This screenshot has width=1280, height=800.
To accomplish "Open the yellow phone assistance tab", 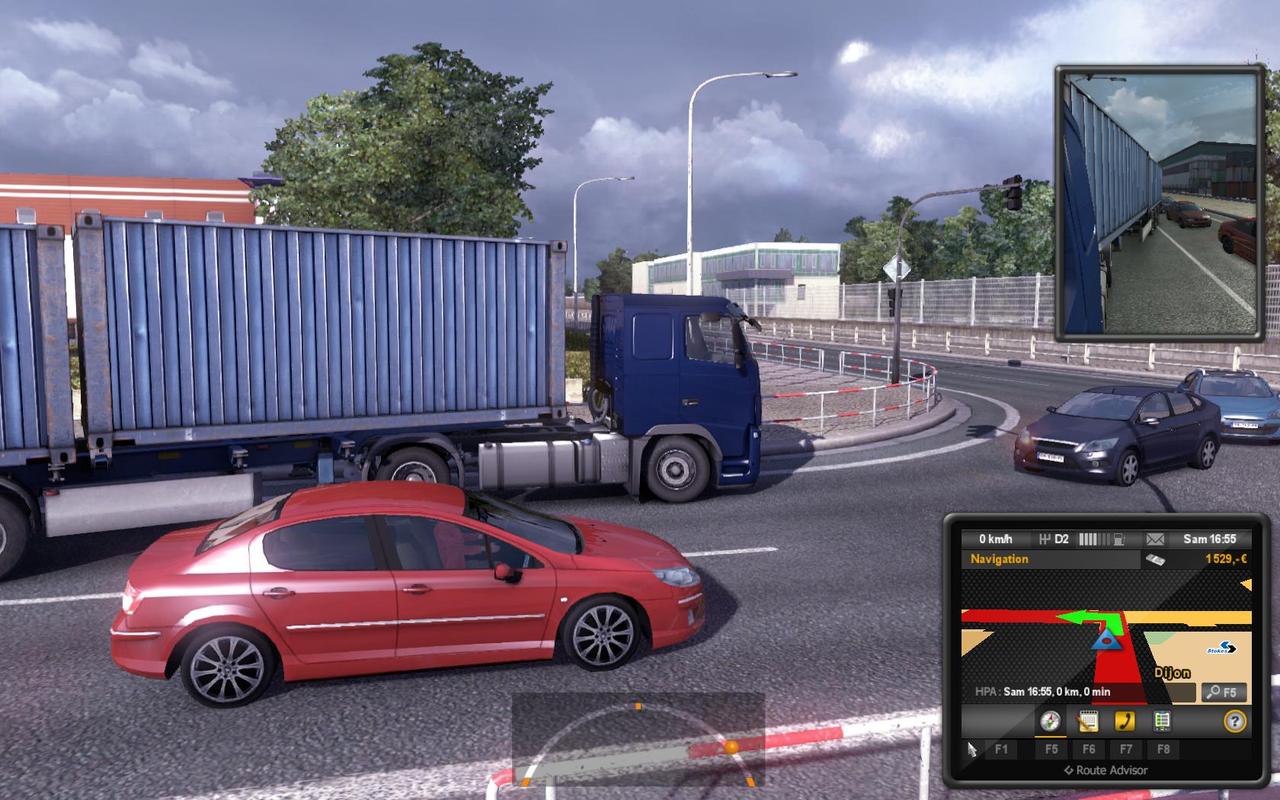I will 1125,721.
